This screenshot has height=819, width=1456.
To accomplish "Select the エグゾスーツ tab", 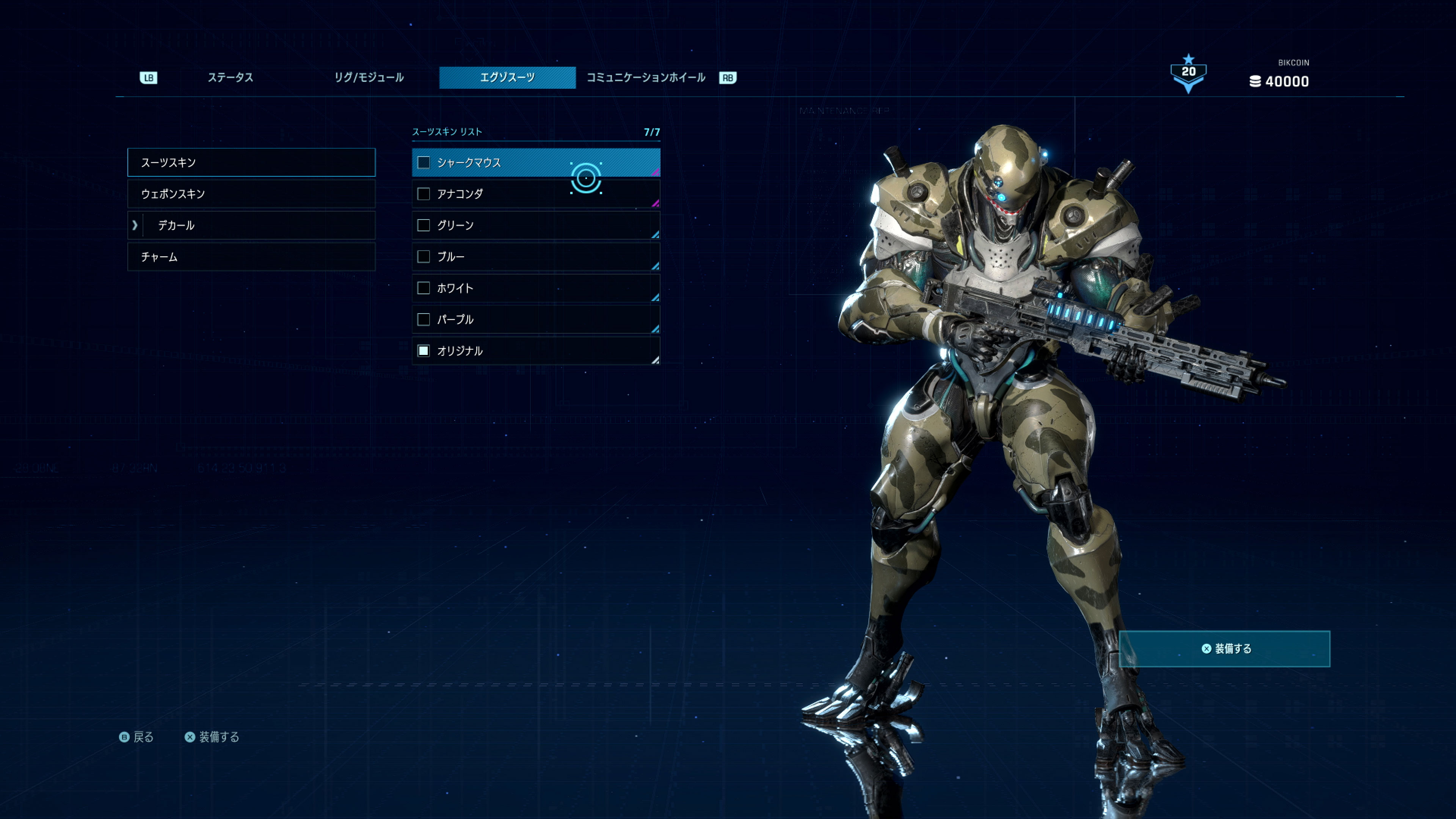I will (x=507, y=77).
